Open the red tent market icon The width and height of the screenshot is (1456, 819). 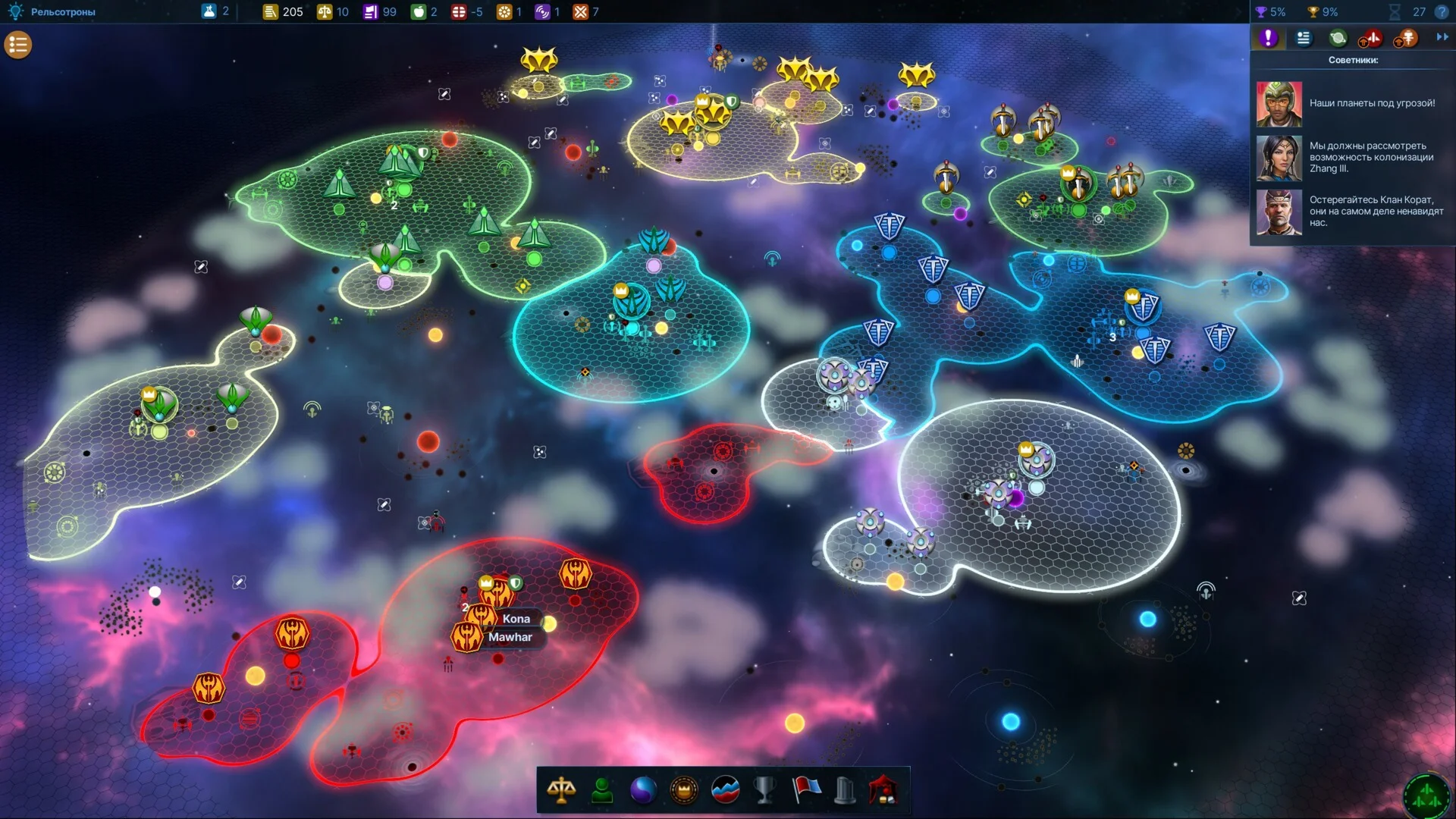[x=884, y=790]
